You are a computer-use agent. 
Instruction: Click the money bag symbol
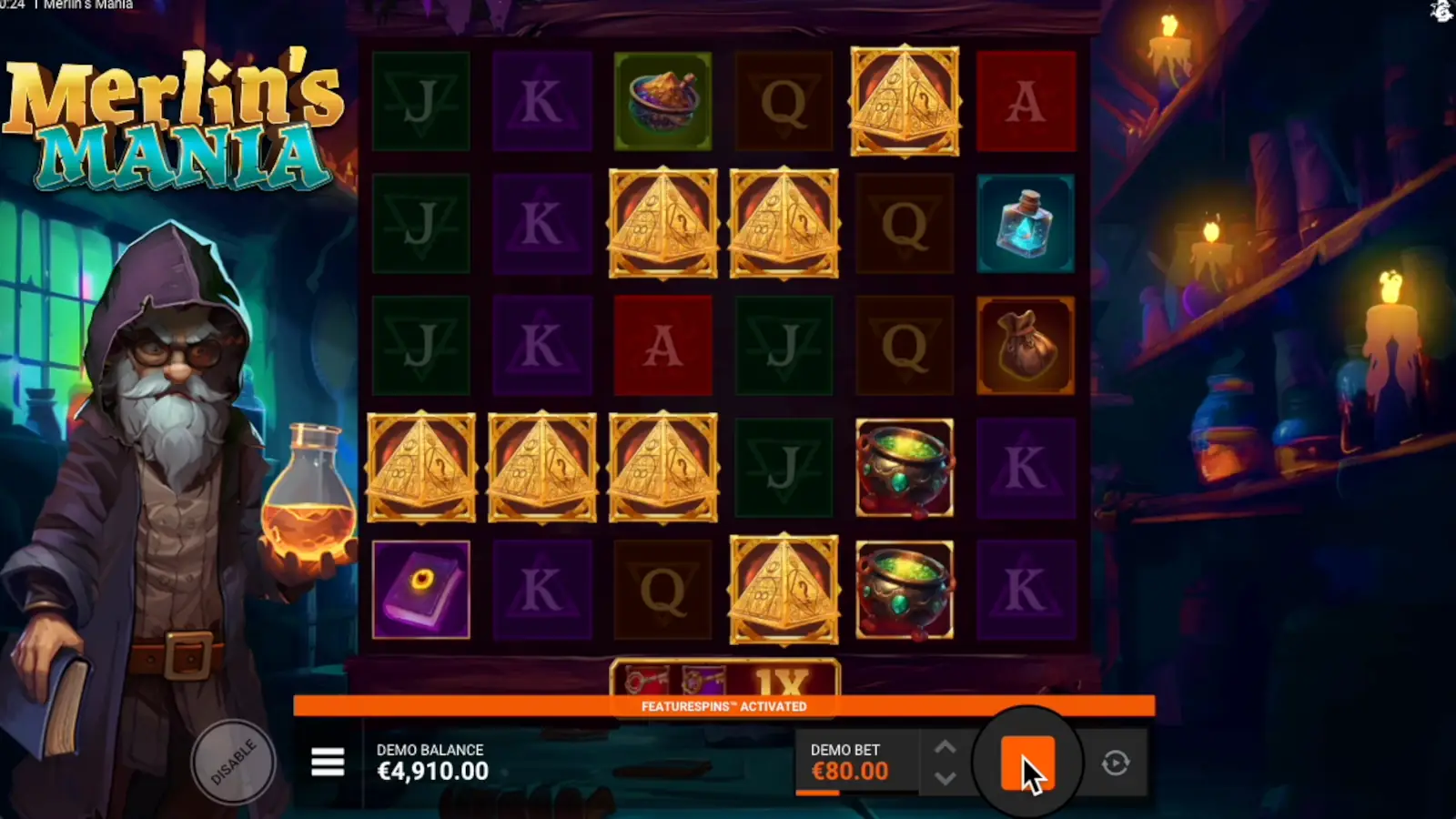tap(1026, 346)
